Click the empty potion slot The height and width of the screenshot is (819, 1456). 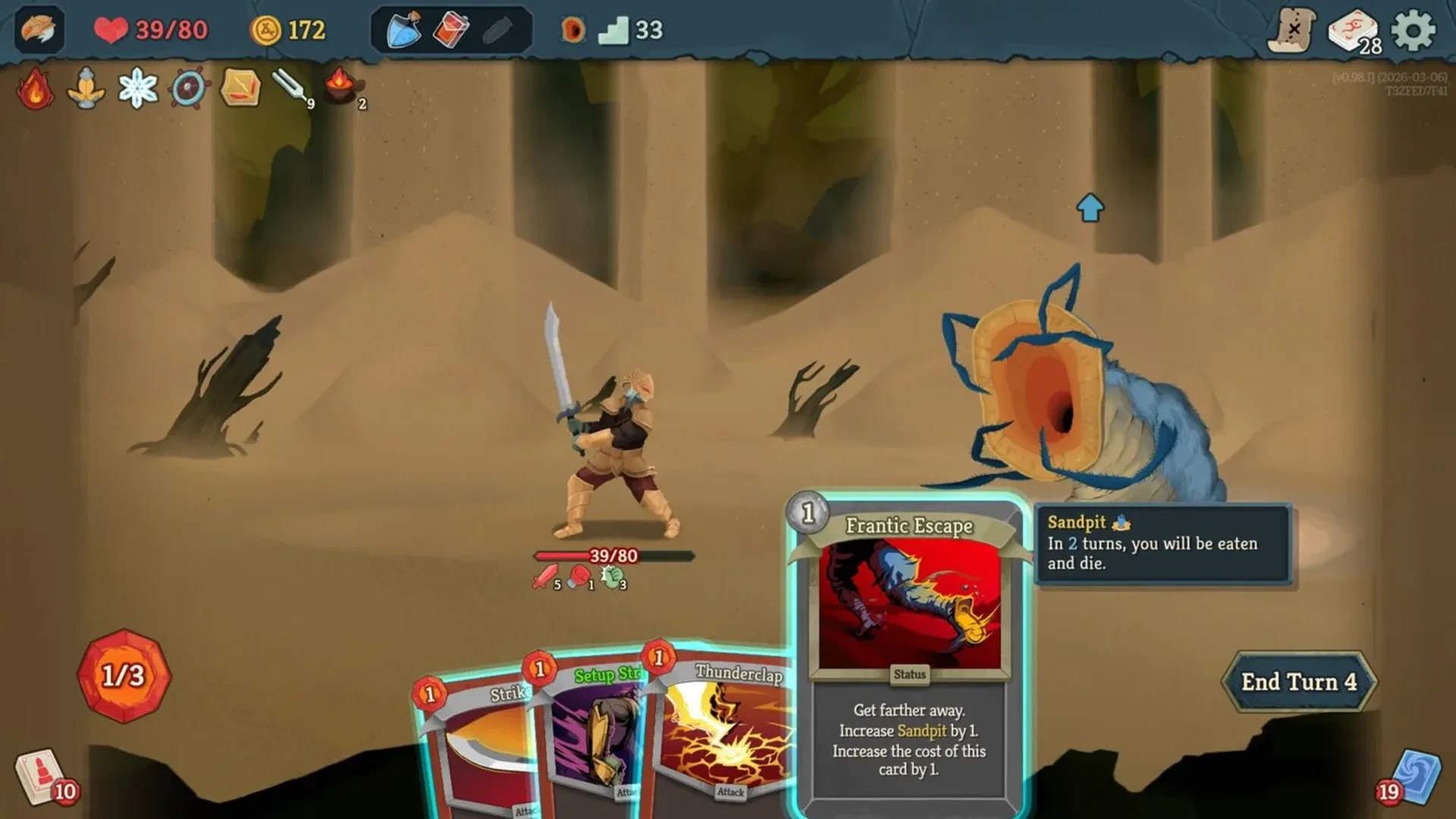point(497,31)
